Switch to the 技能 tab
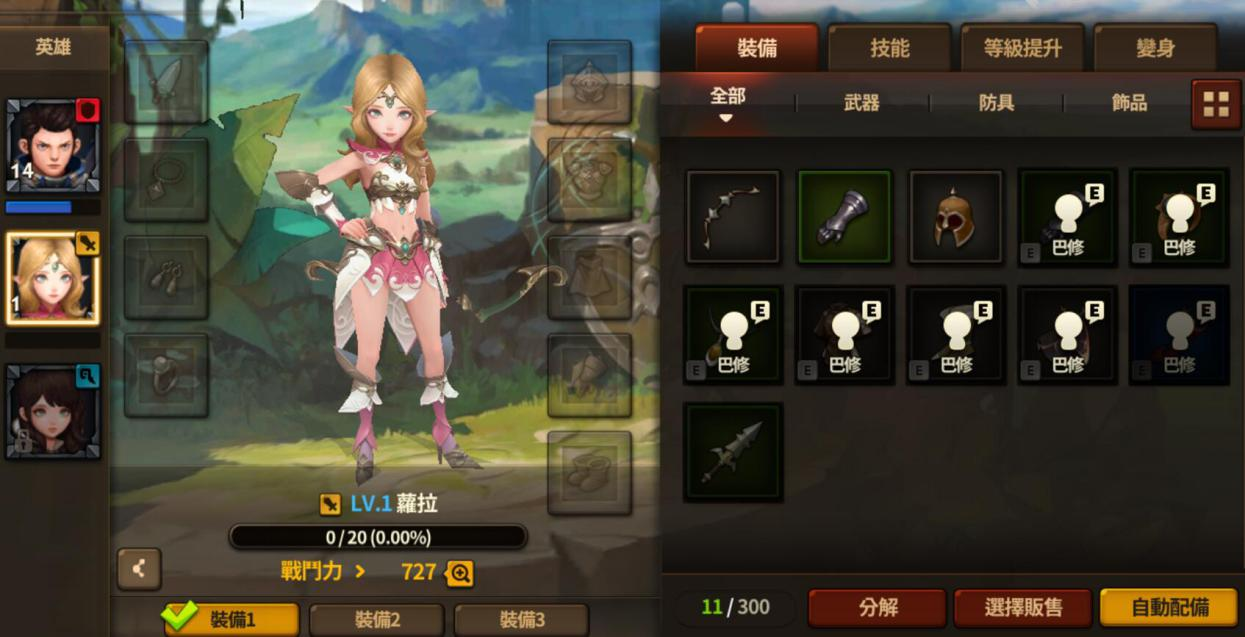1245x637 pixels. [x=889, y=48]
